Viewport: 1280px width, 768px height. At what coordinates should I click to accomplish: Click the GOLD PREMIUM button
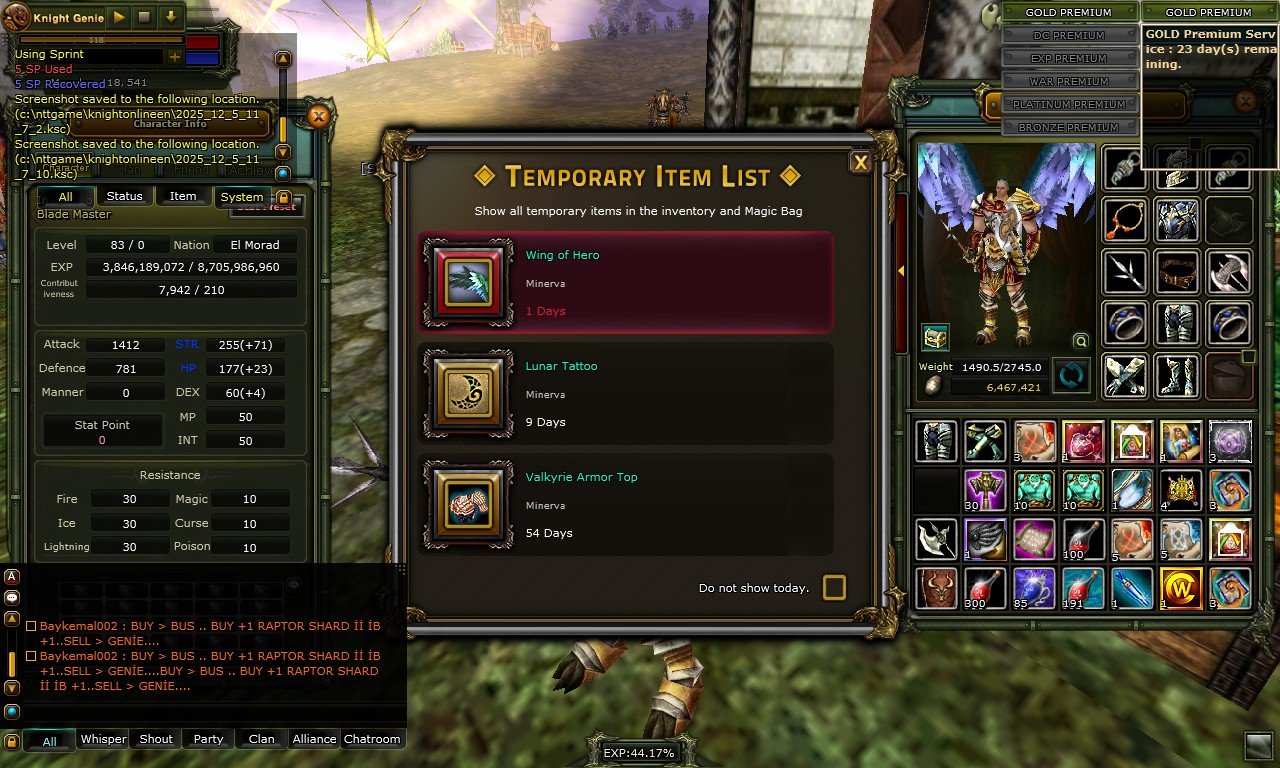(1070, 12)
